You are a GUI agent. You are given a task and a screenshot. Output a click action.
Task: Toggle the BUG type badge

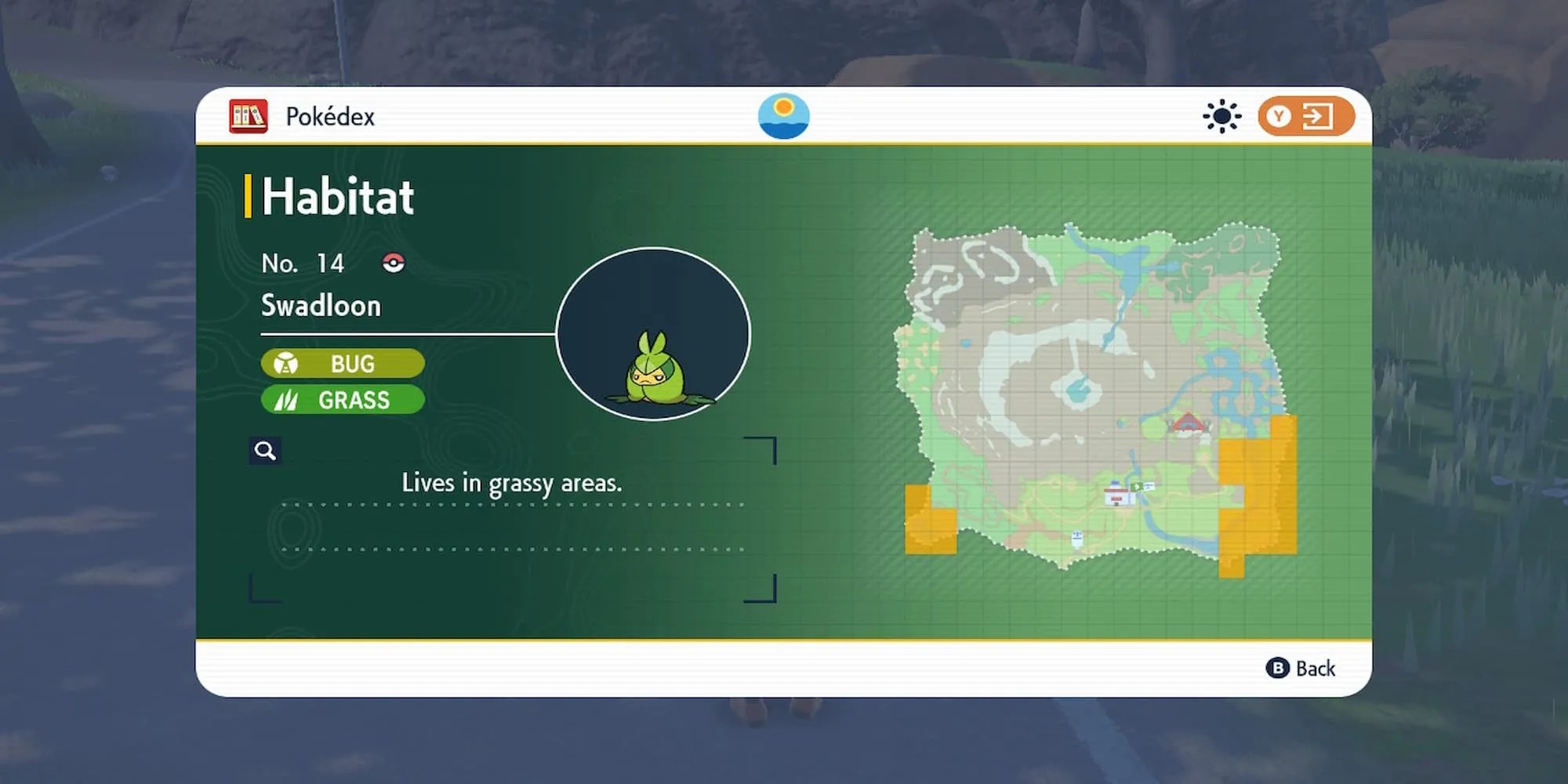[342, 364]
